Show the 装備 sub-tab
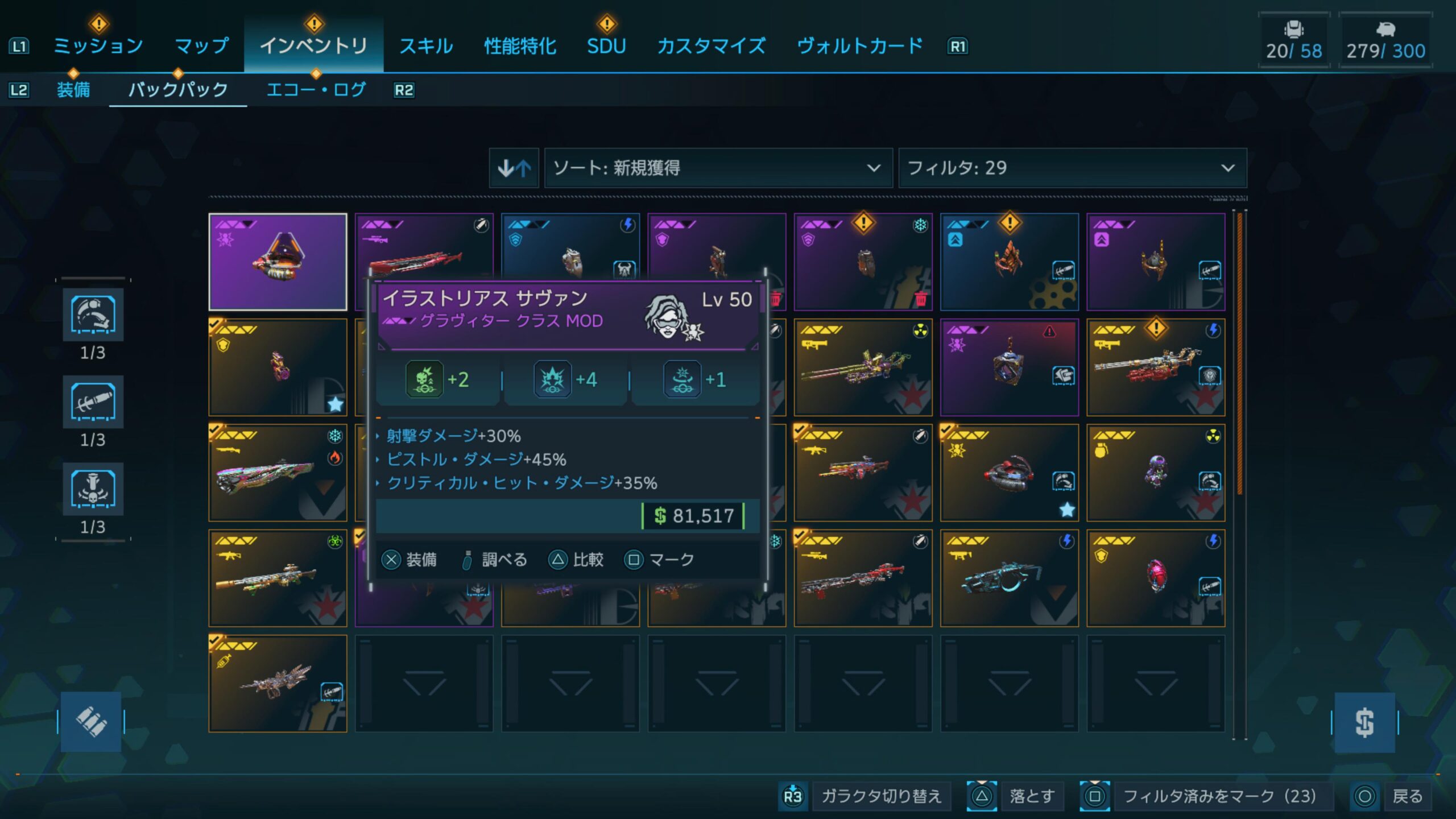The width and height of the screenshot is (1456, 819). (x=73, y=90)
